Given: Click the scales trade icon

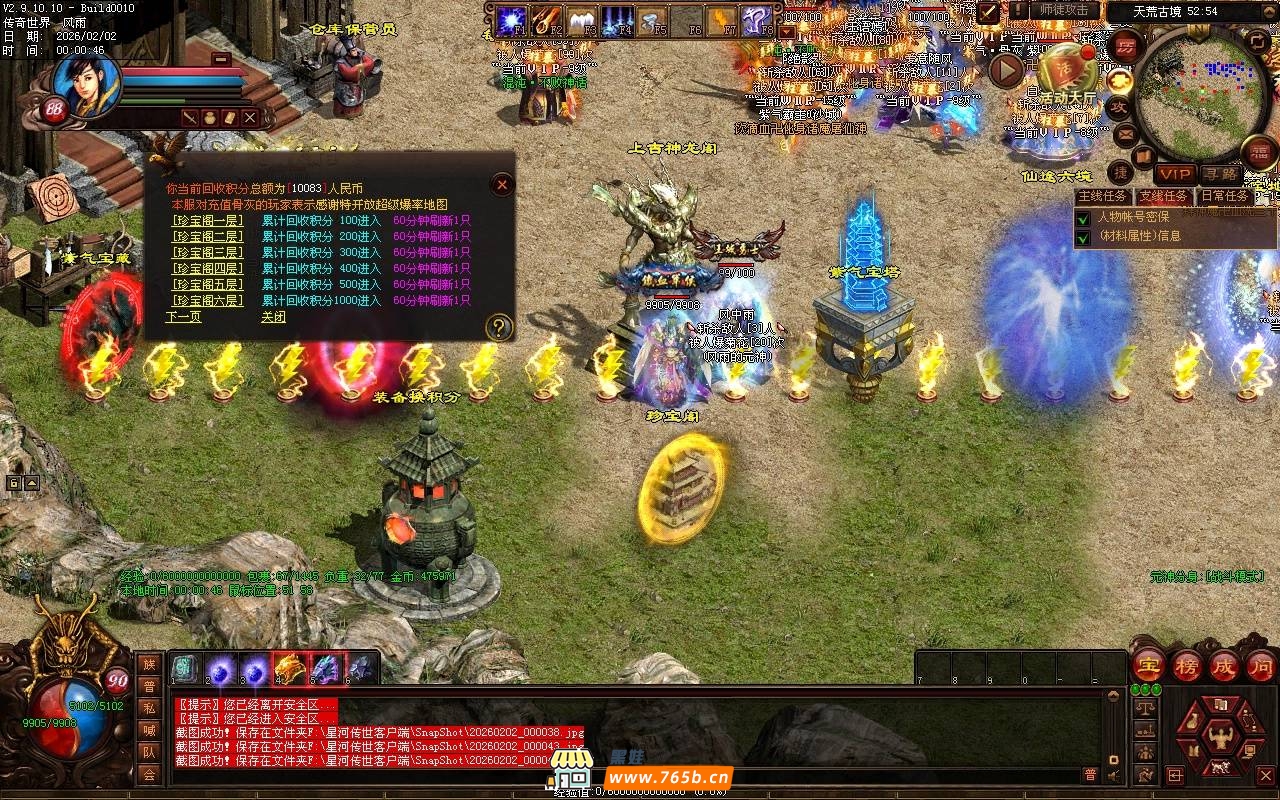Looking at the screenshot, I should (x=1146, y=708).
